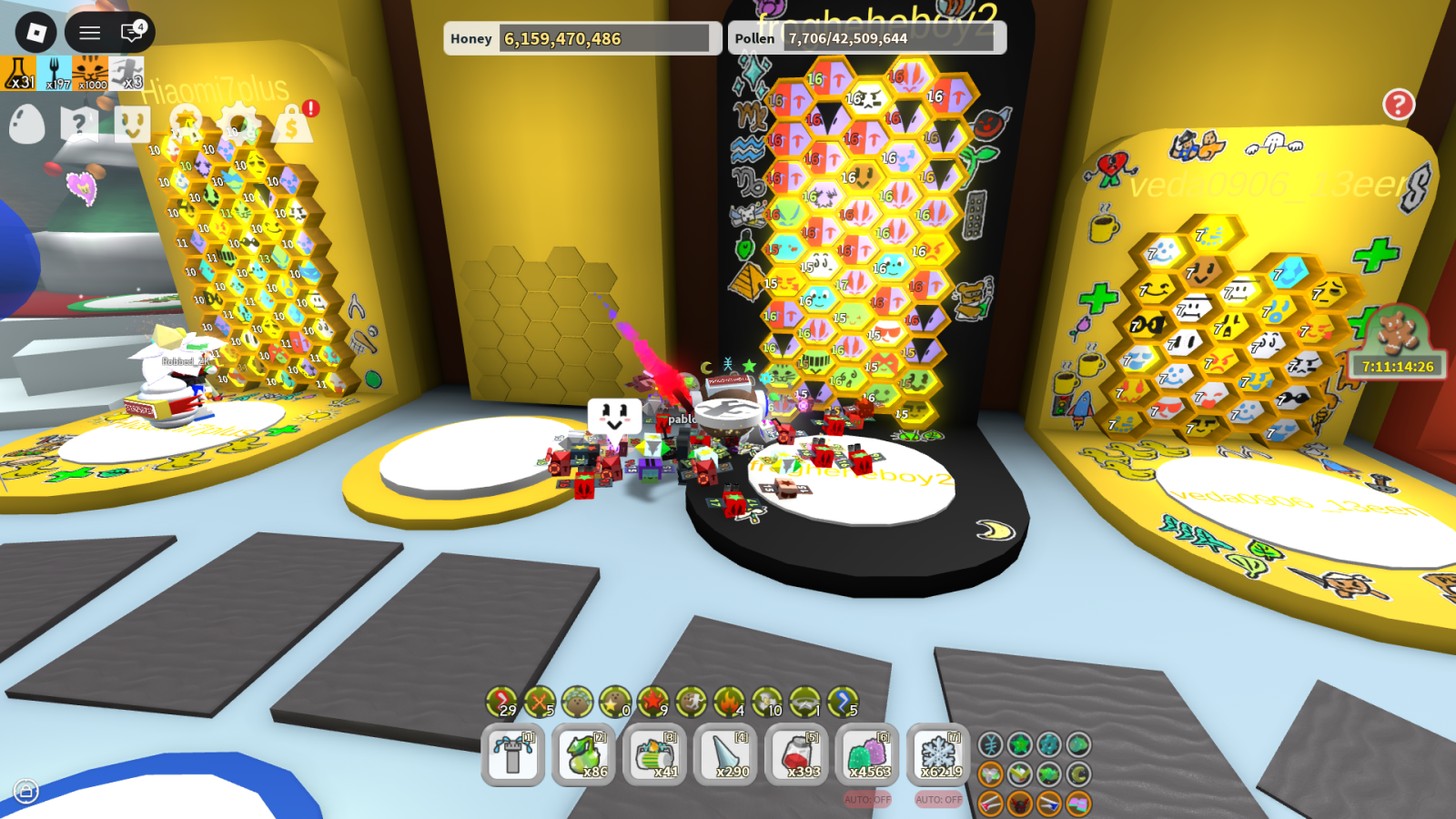Open the gear settings menu

239,122
